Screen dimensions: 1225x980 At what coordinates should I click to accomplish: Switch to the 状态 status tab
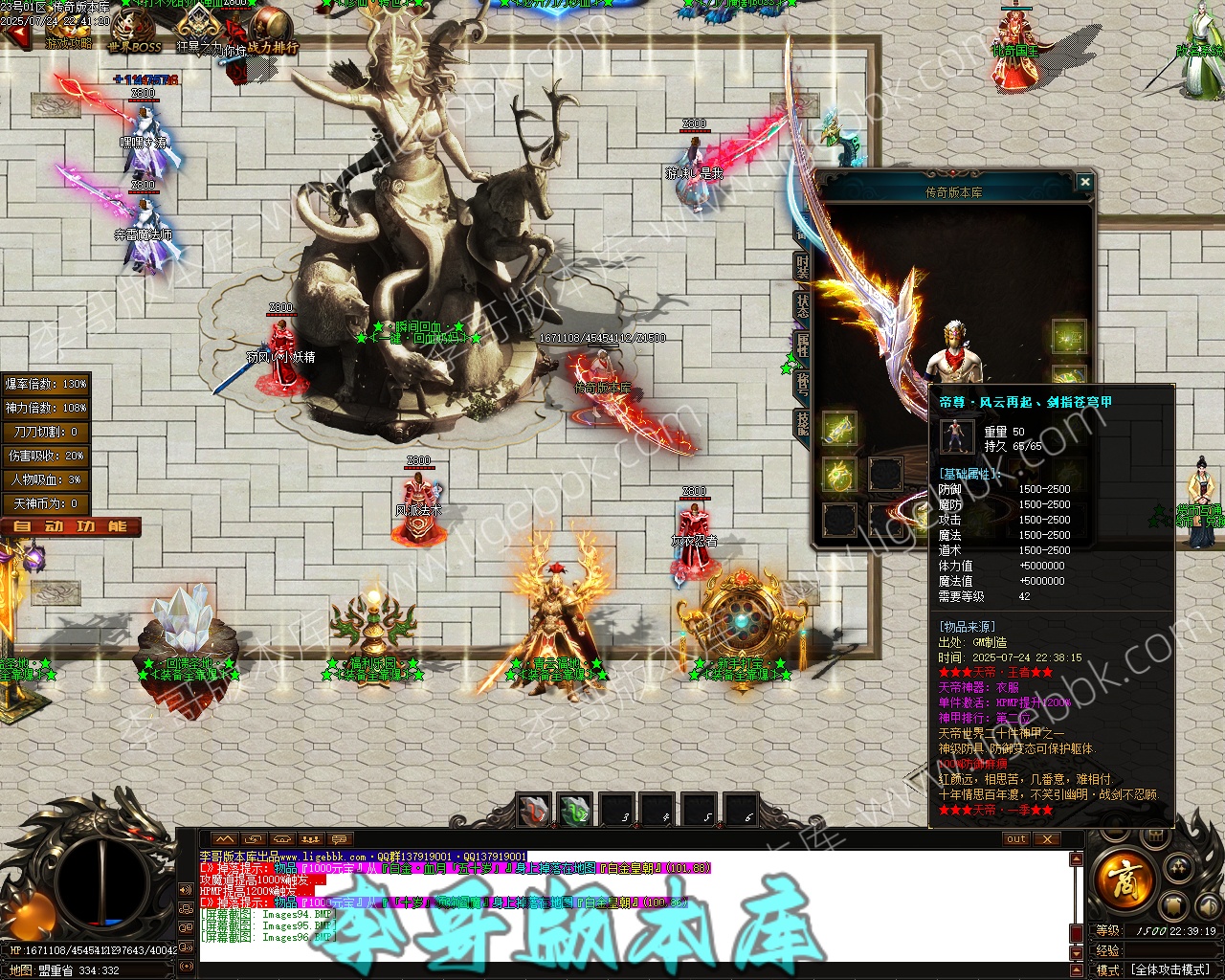pos(802,305)
